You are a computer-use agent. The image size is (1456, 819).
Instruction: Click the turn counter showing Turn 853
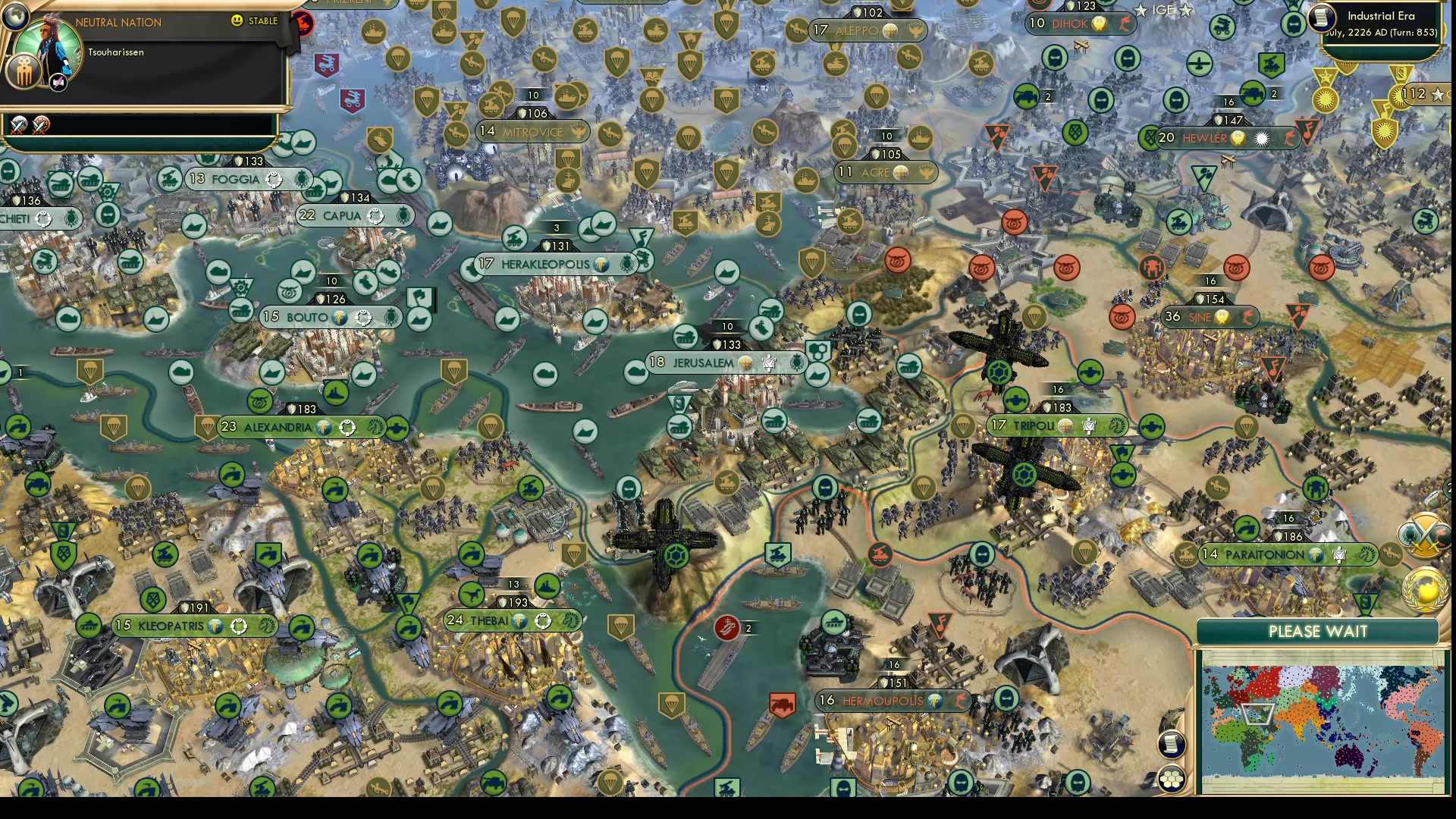click(1420, 33)
